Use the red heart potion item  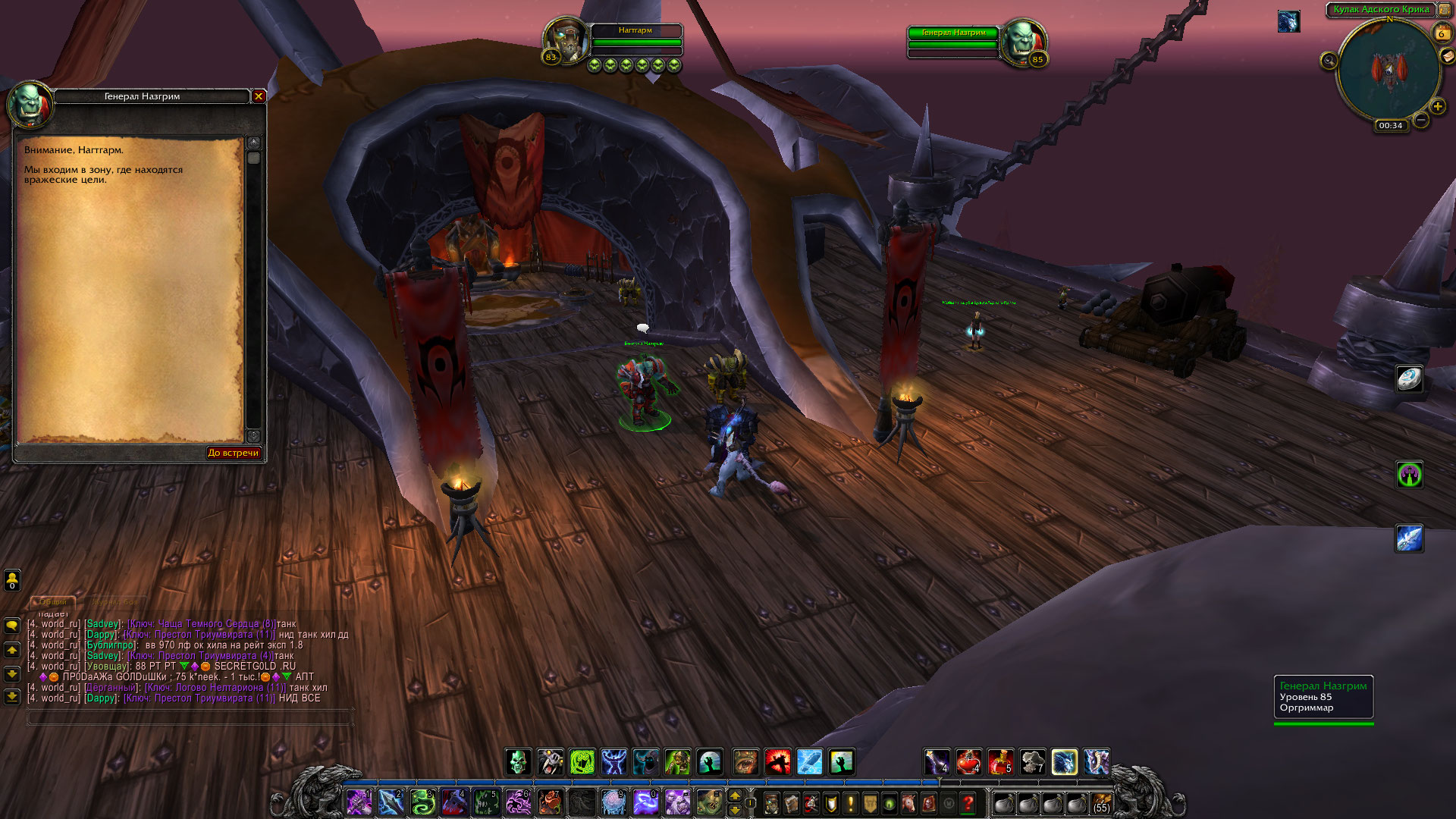pyautogui.click(x=968, y=761)
